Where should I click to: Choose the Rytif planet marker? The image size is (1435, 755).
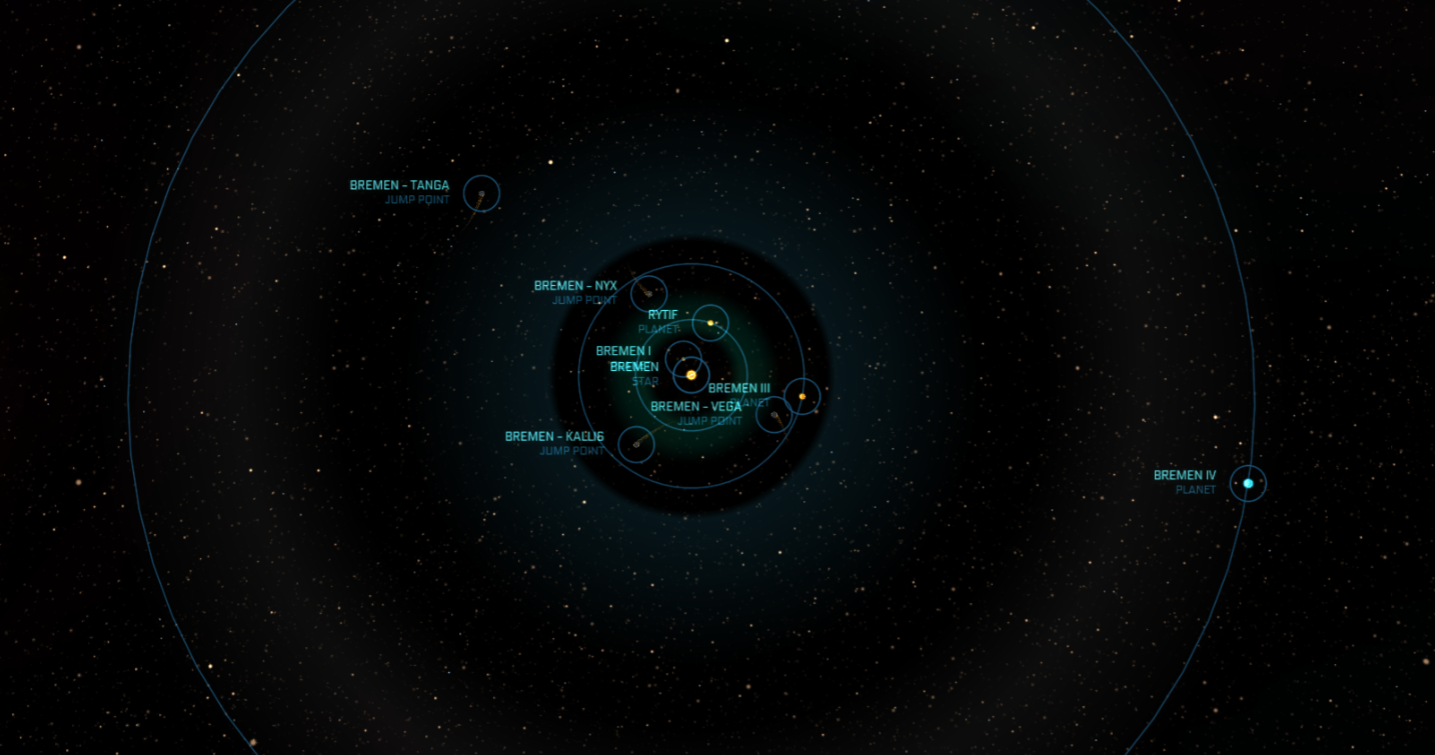pyautogui.click(x=711, y=323)
